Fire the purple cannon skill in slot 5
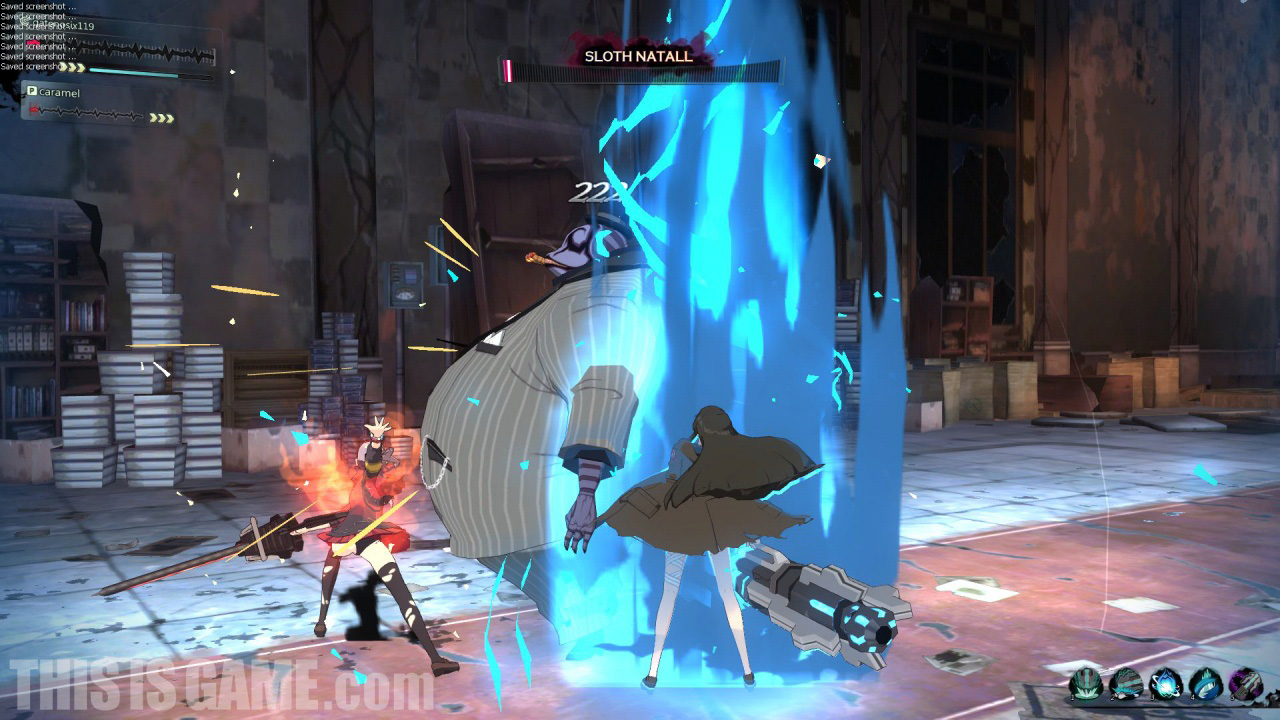The height and width of the screenshot is (720, 1280). click(1246, 685)
